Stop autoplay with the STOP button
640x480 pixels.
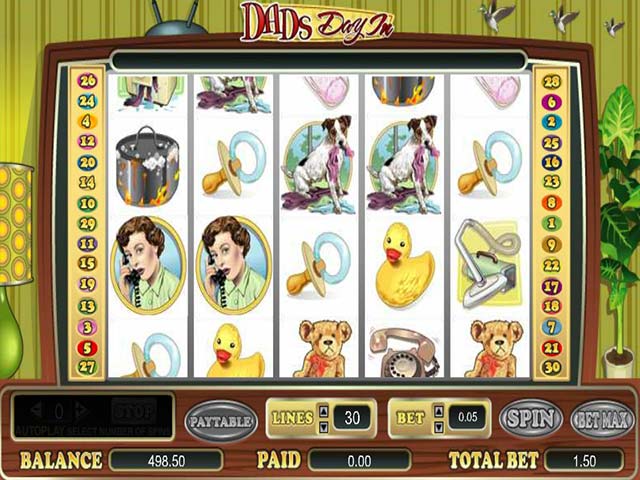click(x=133, y=411)
